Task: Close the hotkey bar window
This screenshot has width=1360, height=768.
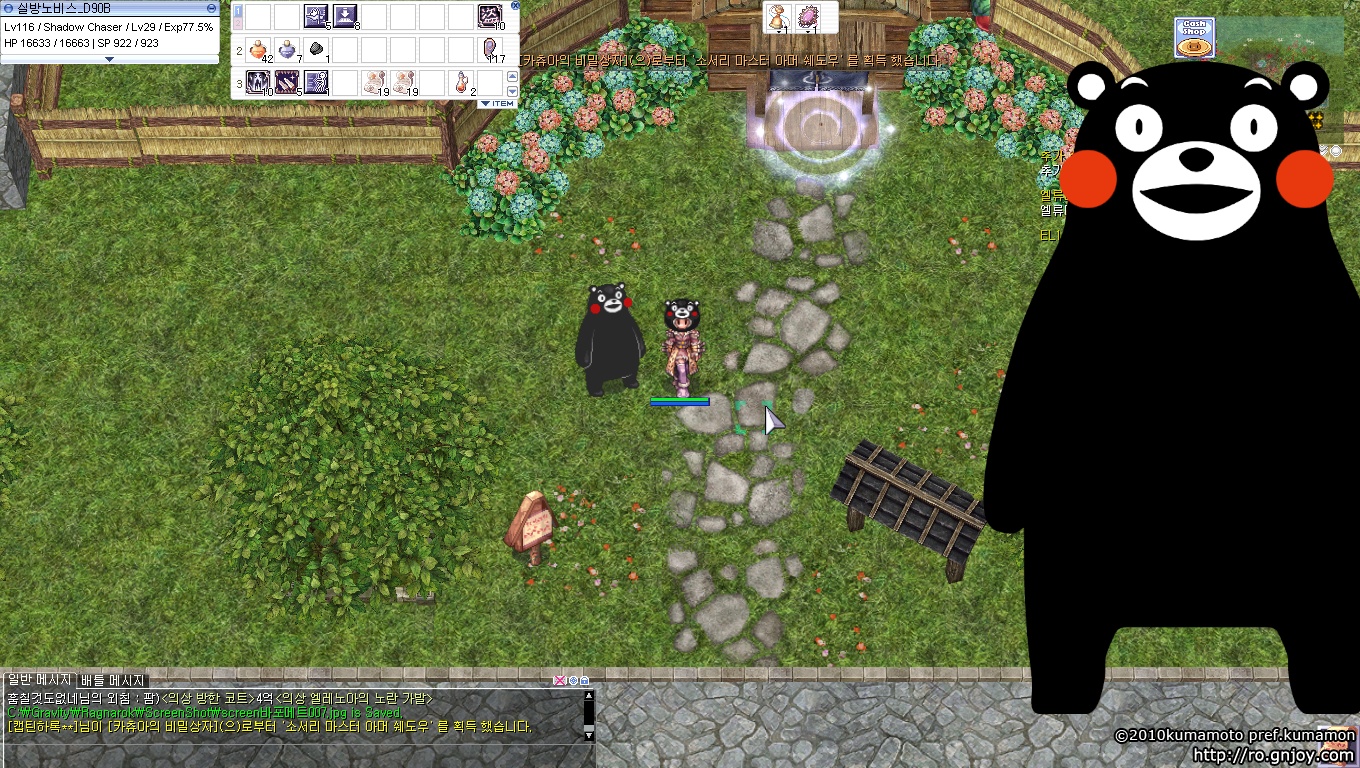Action: pos(515,6)
